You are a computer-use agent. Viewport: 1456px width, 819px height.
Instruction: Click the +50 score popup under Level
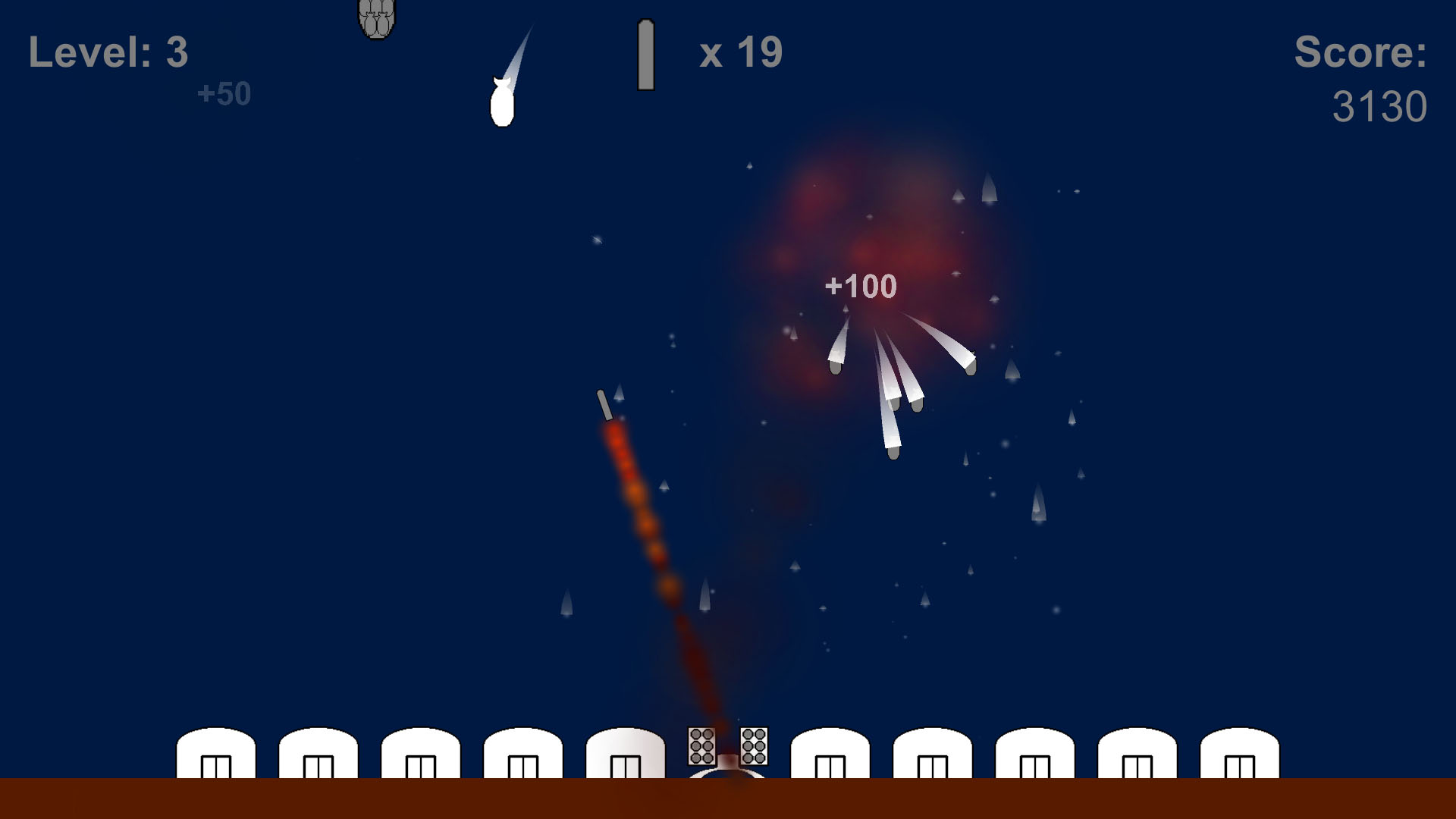222,93
